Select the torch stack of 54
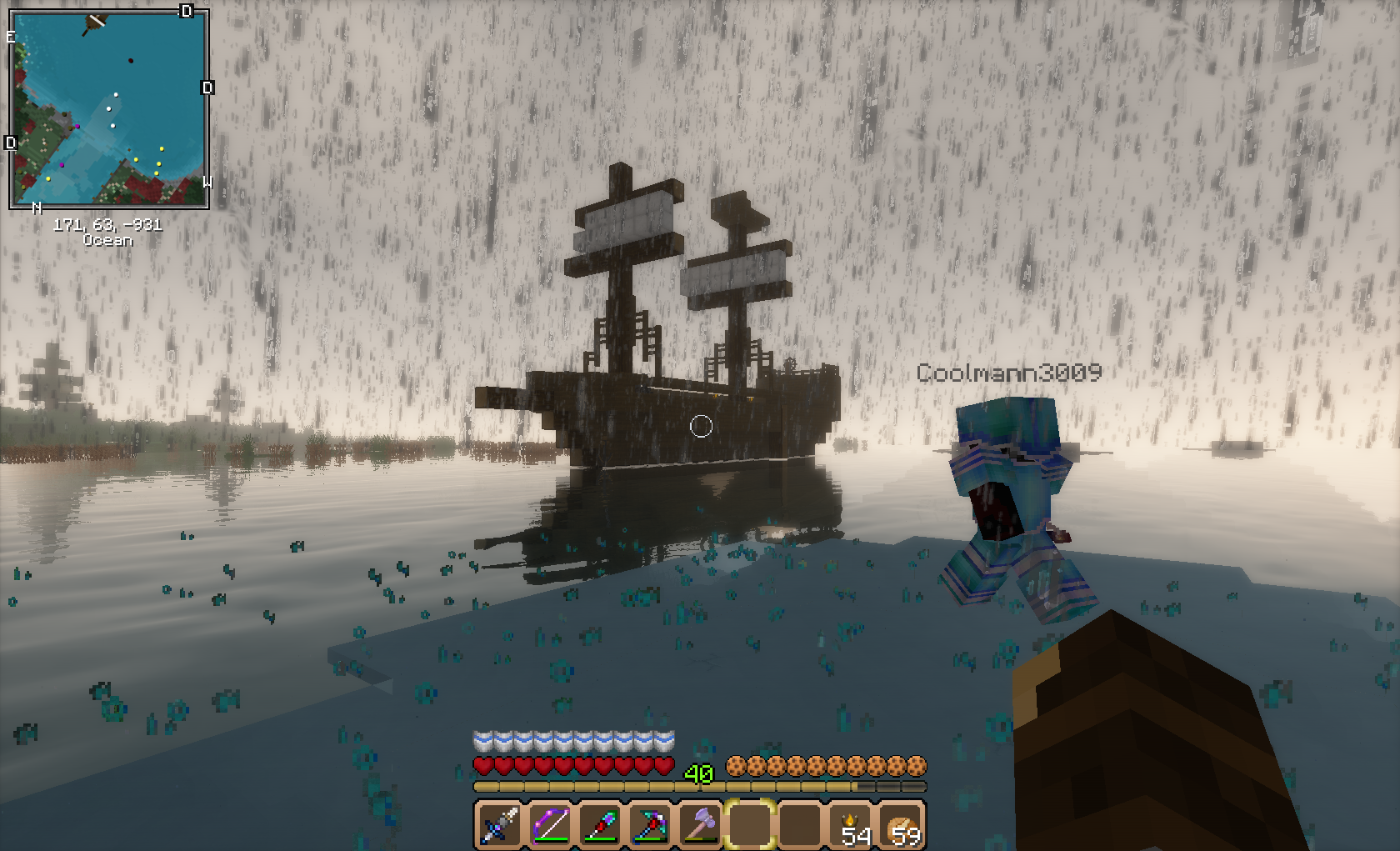This screenshot has width=1400, height=851. [852, 825]
